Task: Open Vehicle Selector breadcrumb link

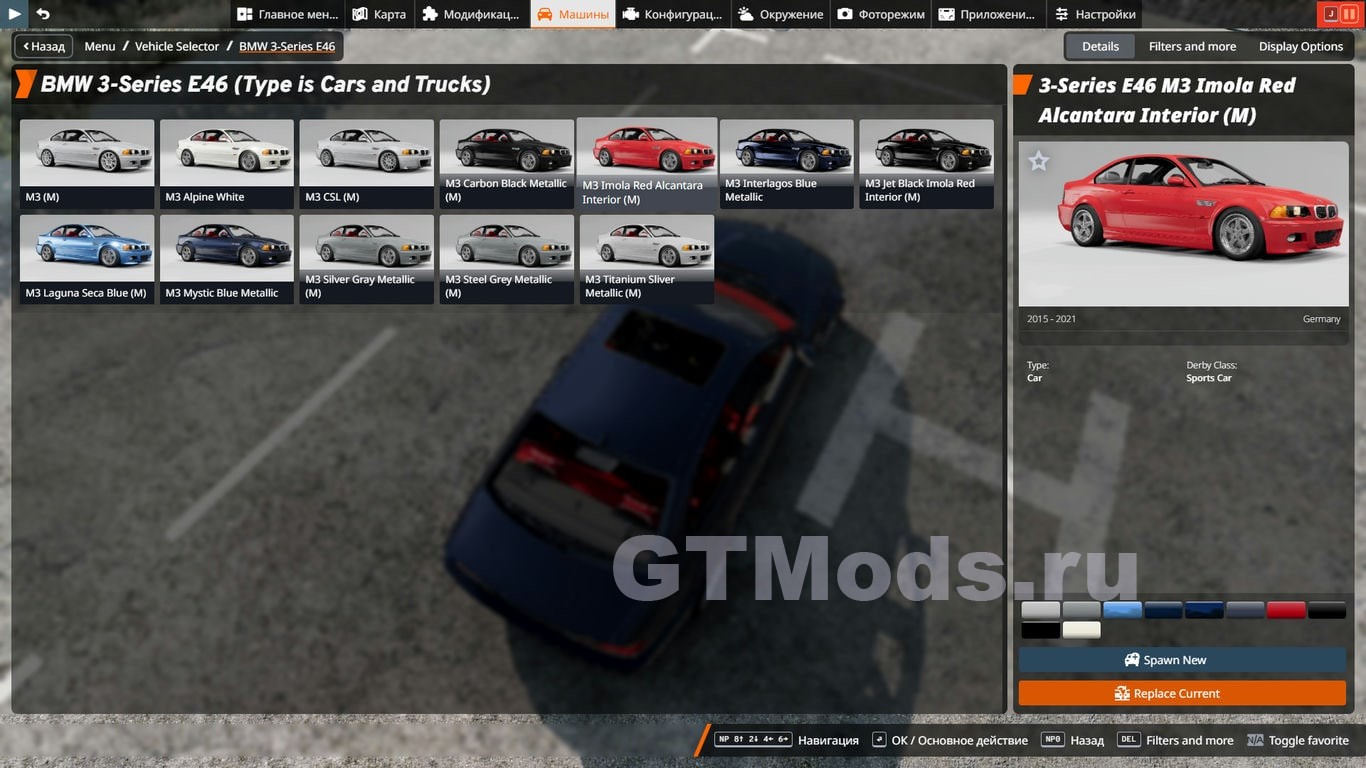Action: (177, 46)
